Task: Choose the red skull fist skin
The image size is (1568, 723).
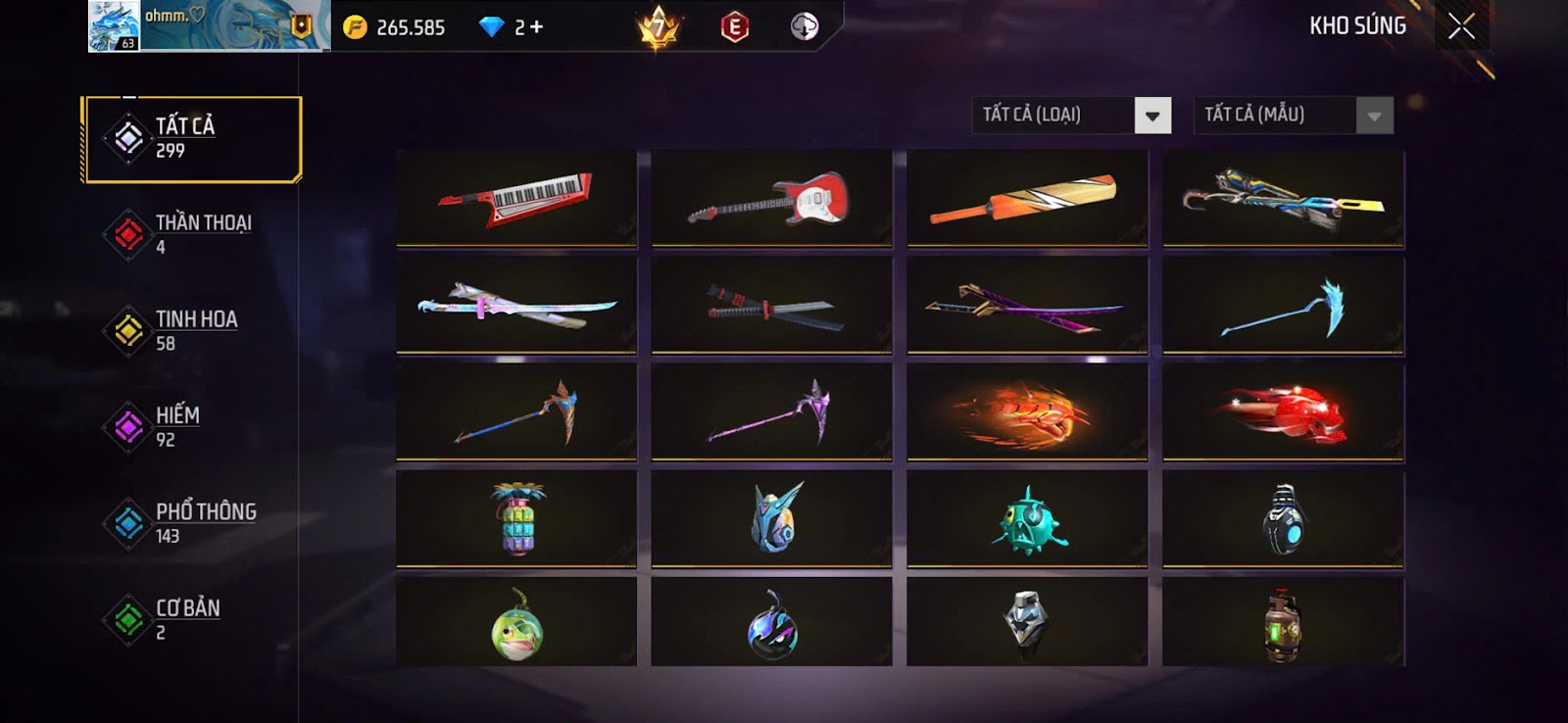Action: pyautogui.click(x=1283, y=413)
